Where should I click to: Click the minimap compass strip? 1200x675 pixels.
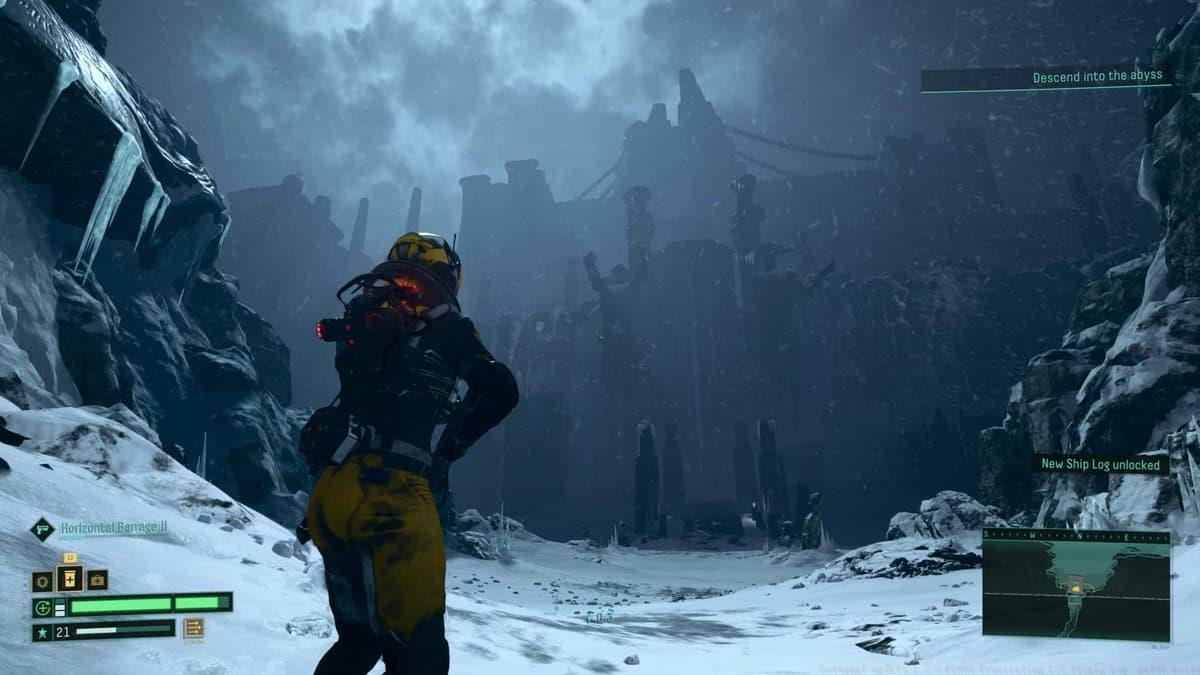[x=1076, y=536]
